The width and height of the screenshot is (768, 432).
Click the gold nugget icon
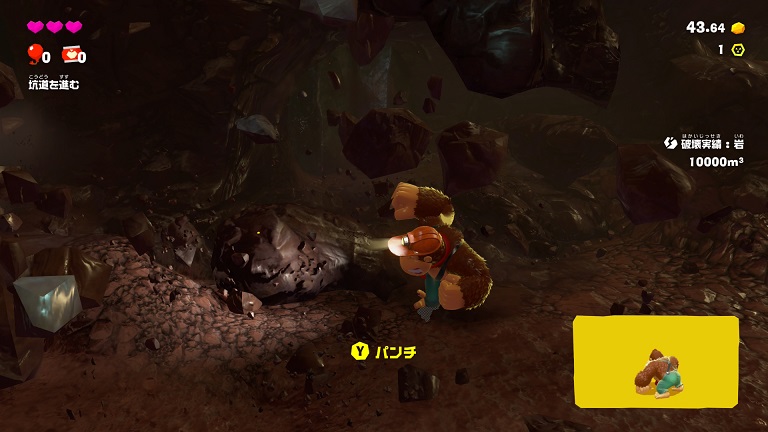coord(738,27)
